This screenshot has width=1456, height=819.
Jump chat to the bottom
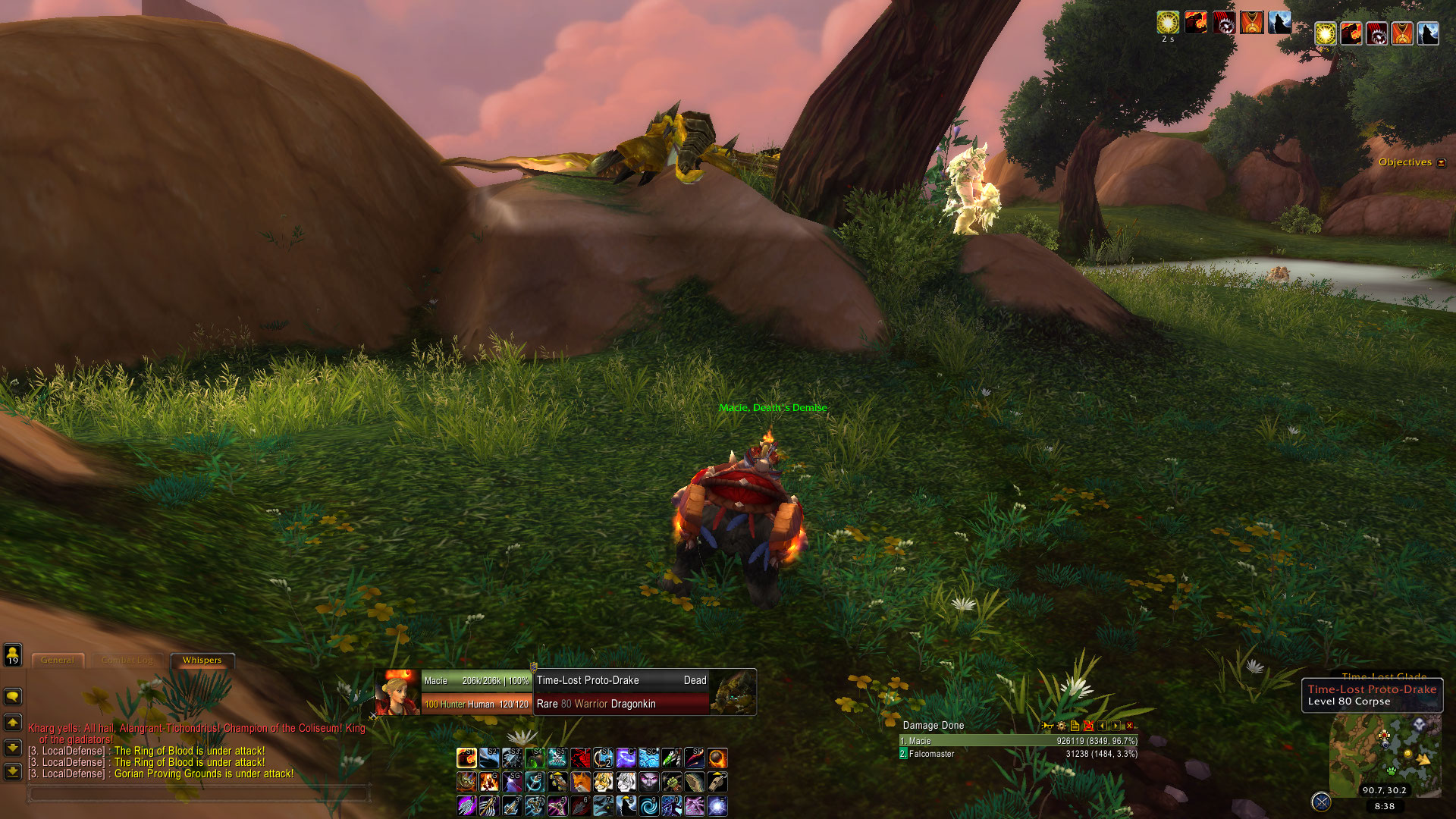pos(13,772)
